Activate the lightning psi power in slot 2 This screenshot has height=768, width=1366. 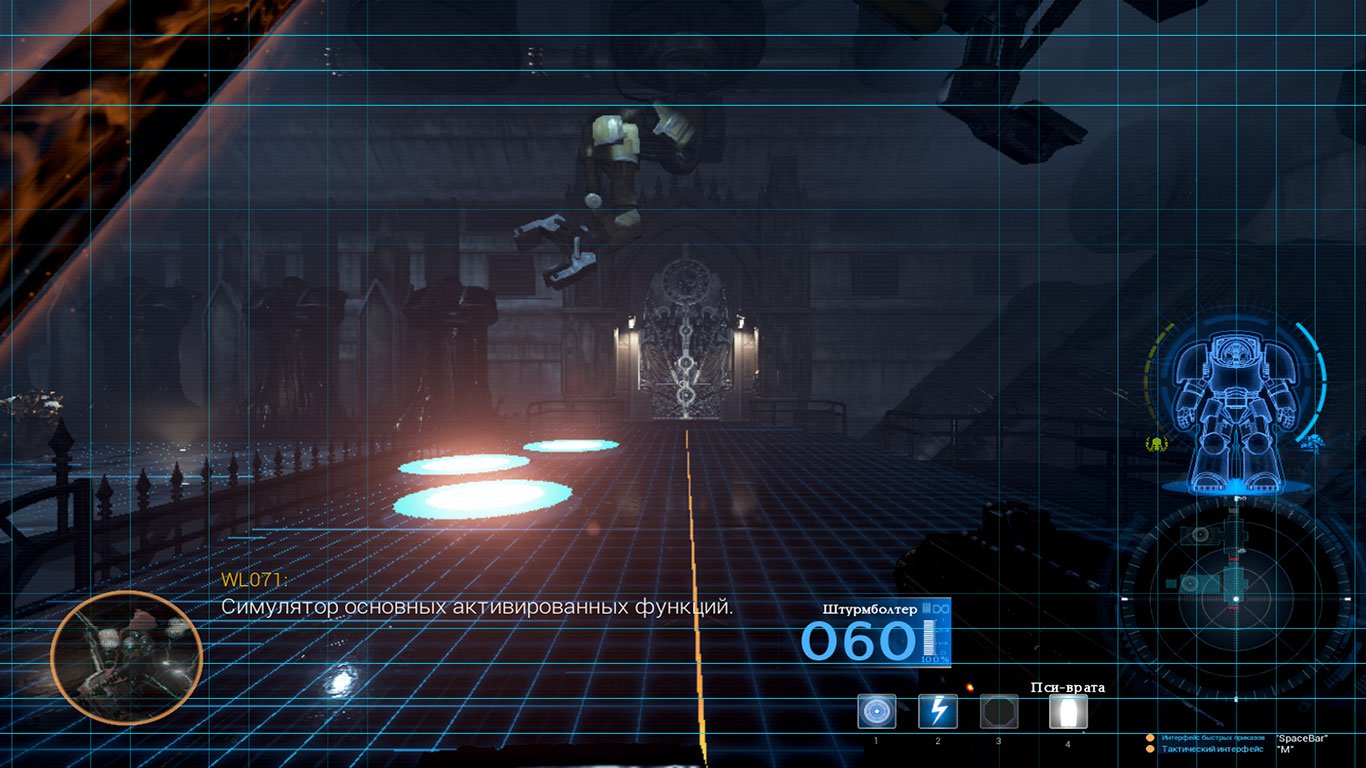(938, 710)
